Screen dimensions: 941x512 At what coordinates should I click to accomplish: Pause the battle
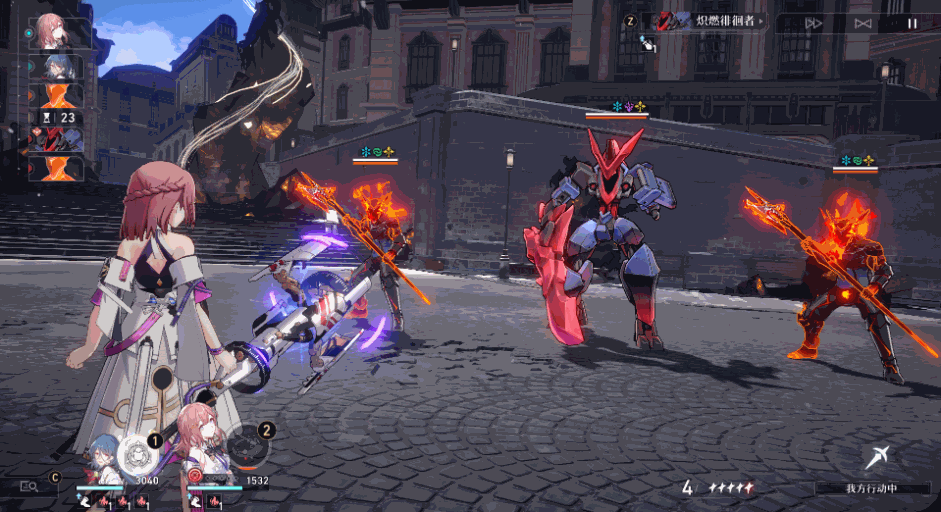click(x=911, y=23)
